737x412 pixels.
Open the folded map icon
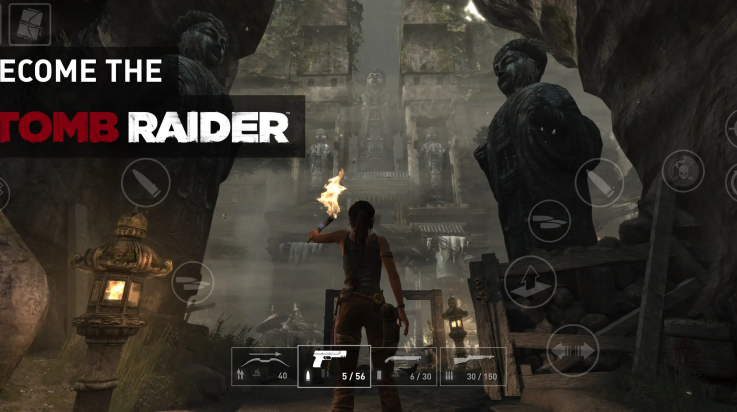33,23
